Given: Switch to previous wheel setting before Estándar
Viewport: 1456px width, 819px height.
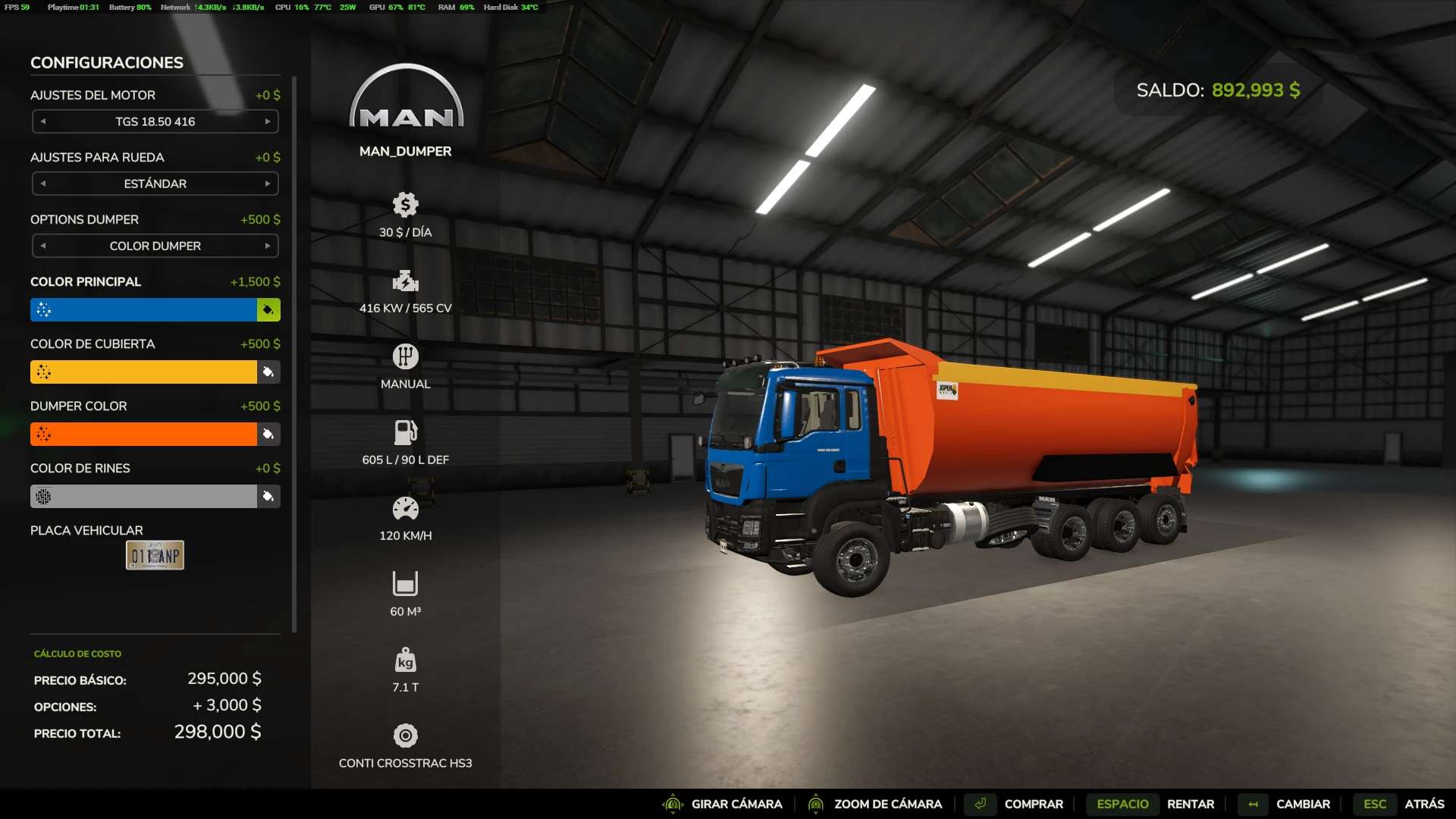Looking at the screenshot, I should pyautogui.click(x=43, y=184).
